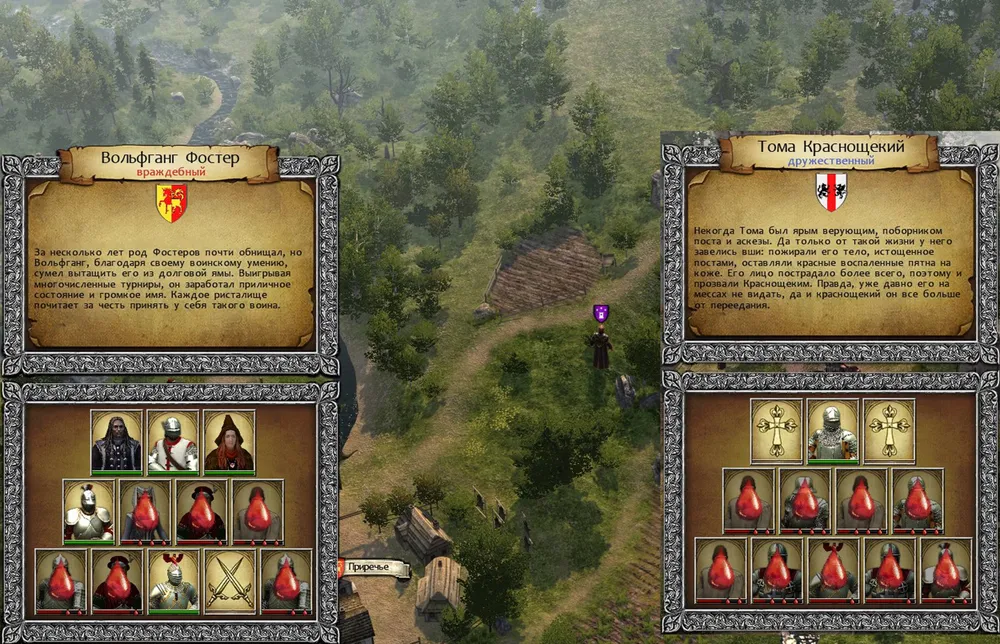Open the Приречье settlement label
Image resolution: width=1000 pixels, height=644 pixels.
tap(377, 568)
